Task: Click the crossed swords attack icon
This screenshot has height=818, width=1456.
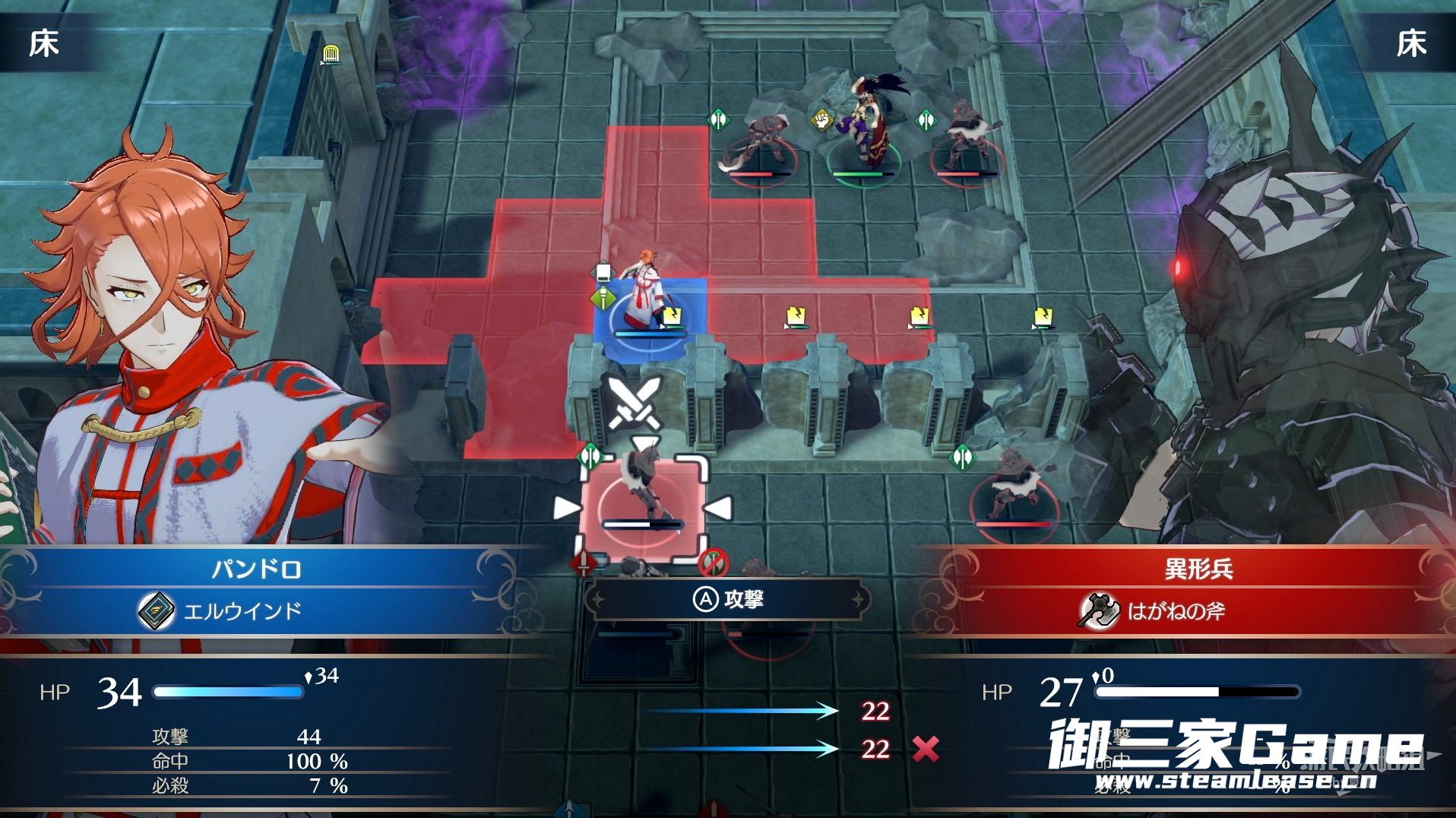Action: tap(635, 402)
